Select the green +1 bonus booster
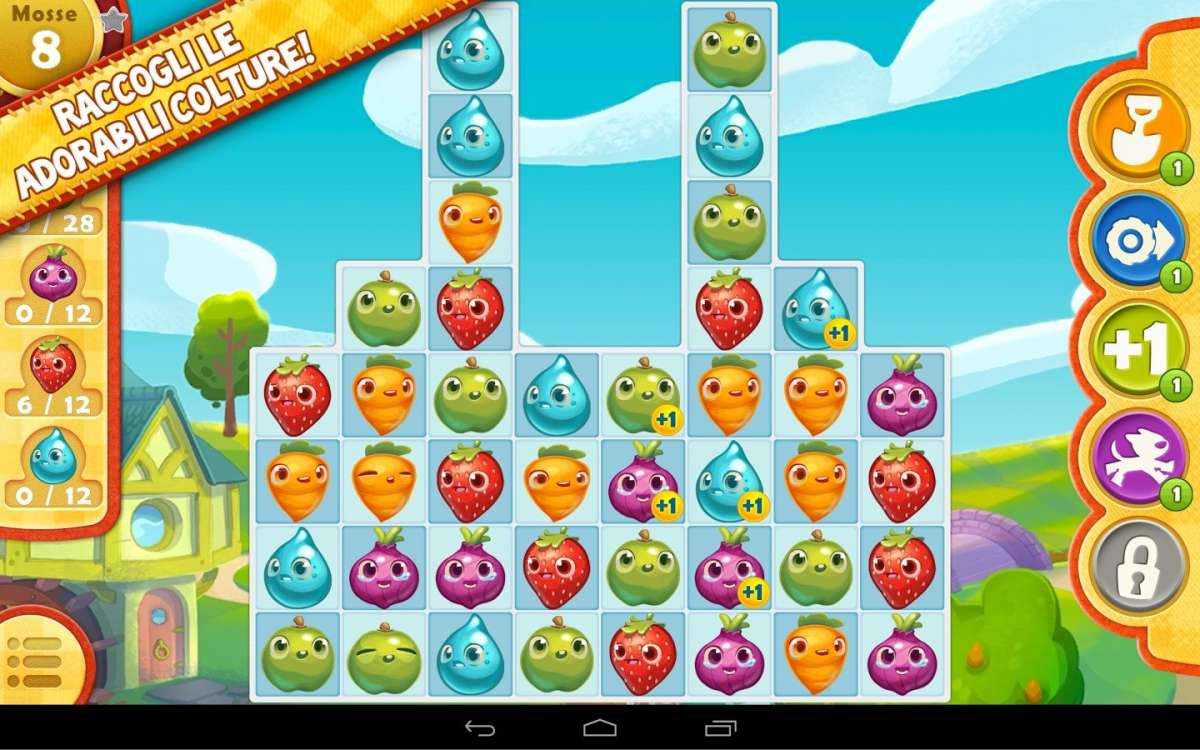 1126,350
